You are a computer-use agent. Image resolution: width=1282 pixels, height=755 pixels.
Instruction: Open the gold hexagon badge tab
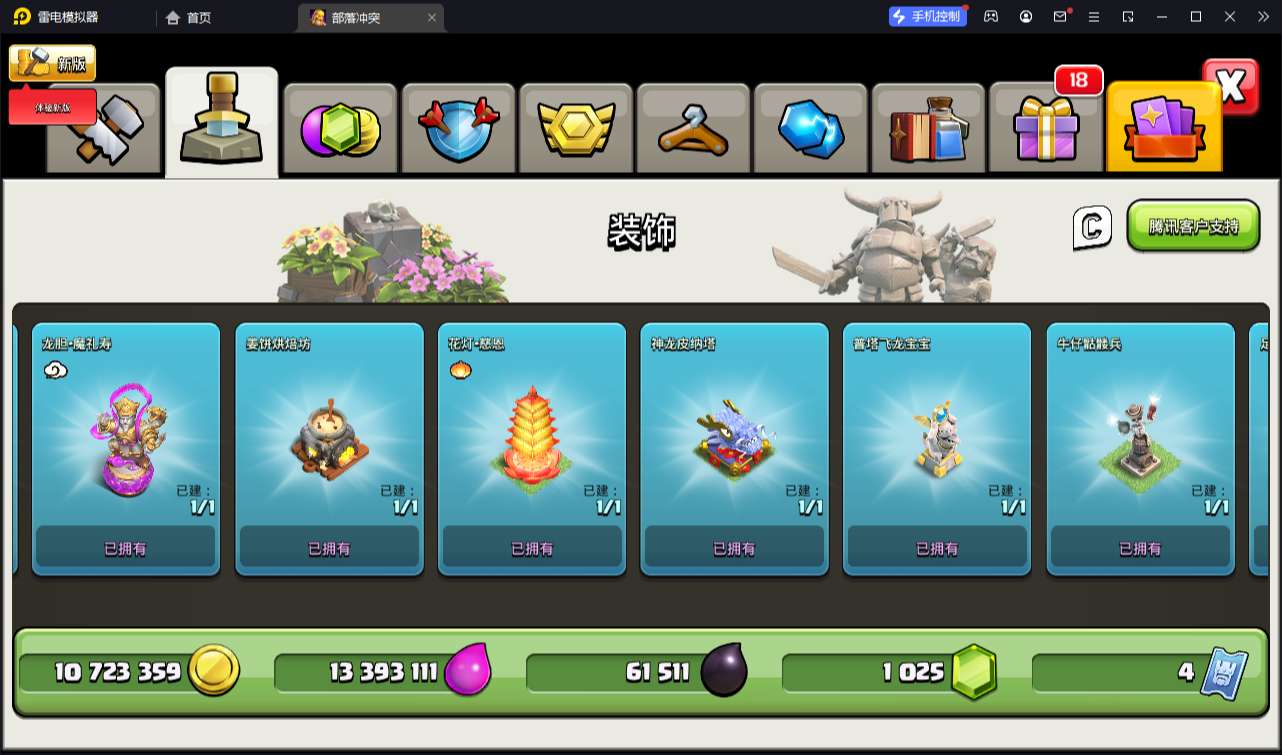[575, 130]
